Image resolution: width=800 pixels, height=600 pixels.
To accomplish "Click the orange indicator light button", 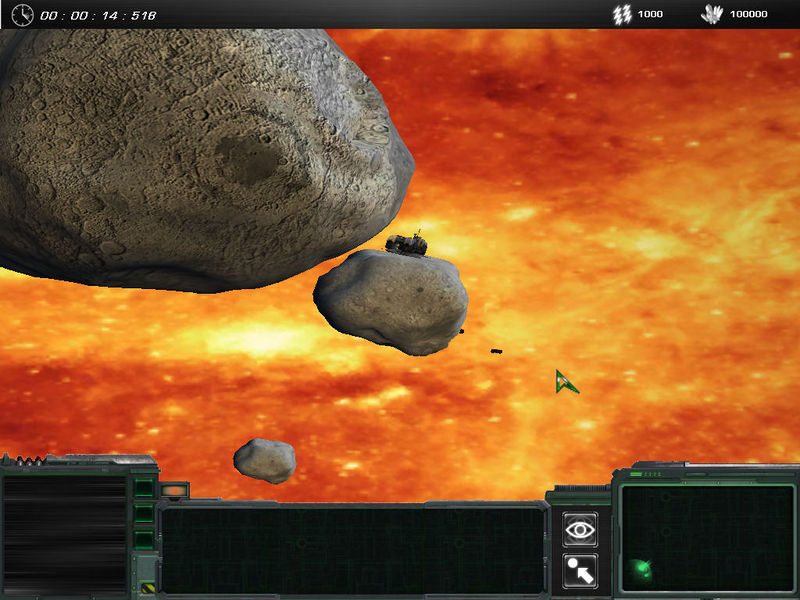I will coord(173,491).
